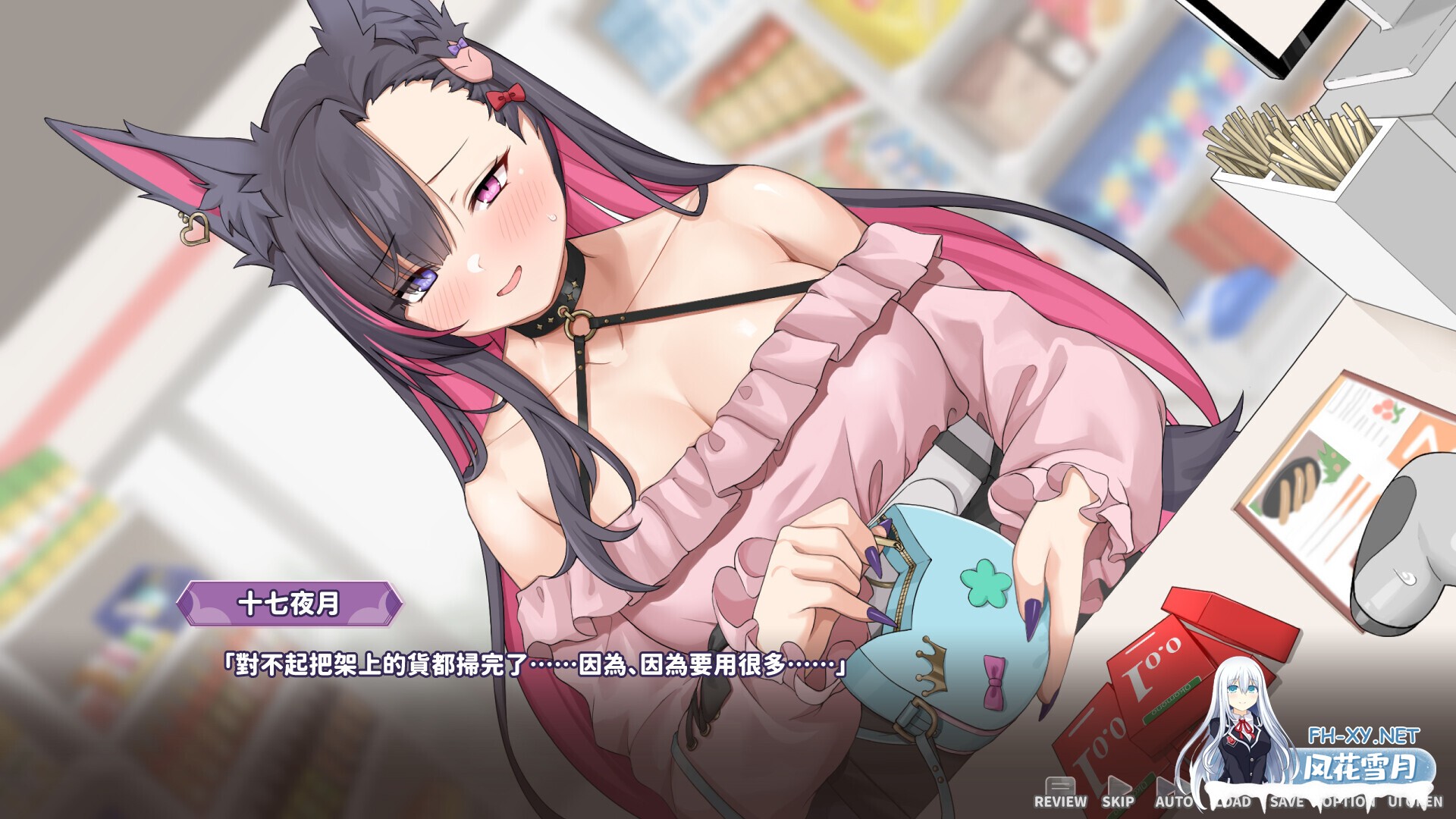Click the SKIP label in the bottom bar
Viewport: 1456px width, 819px height.
pos(1119,802)
